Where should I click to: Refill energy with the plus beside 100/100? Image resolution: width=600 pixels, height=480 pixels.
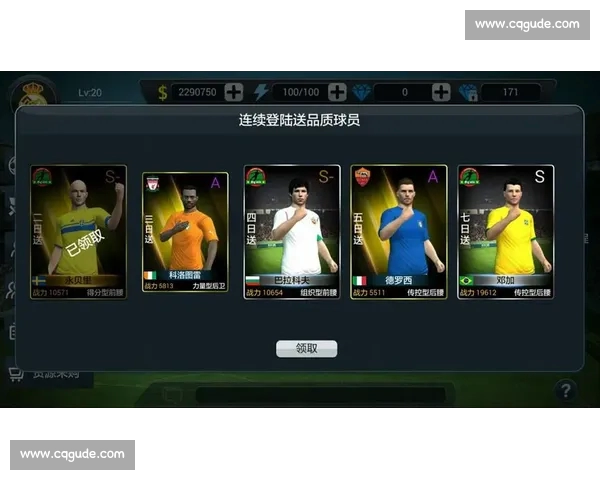coord(337,92)
